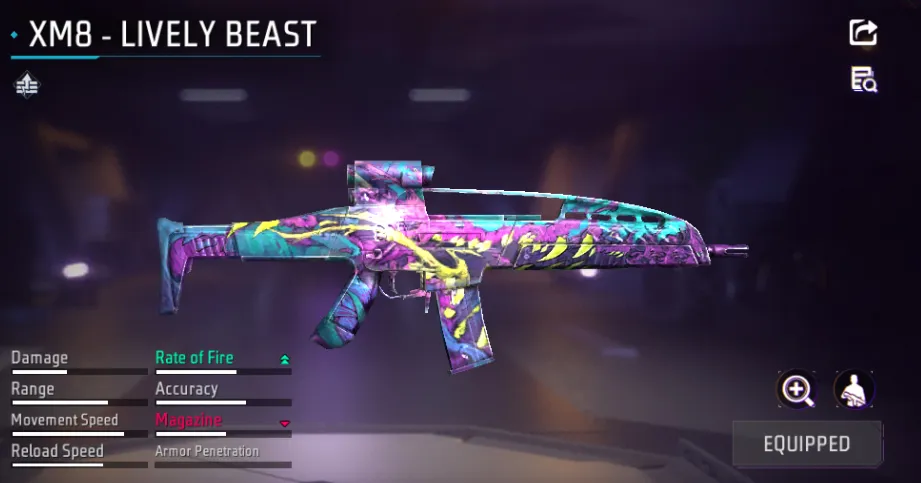This screenshot has width=921, height=483.
Task: Open the share icon
Action: pos(863,32)
